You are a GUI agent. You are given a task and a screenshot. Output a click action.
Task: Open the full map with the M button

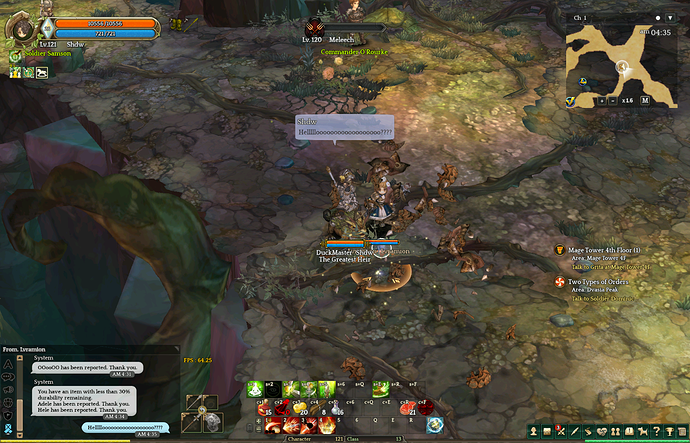point(645,101)
